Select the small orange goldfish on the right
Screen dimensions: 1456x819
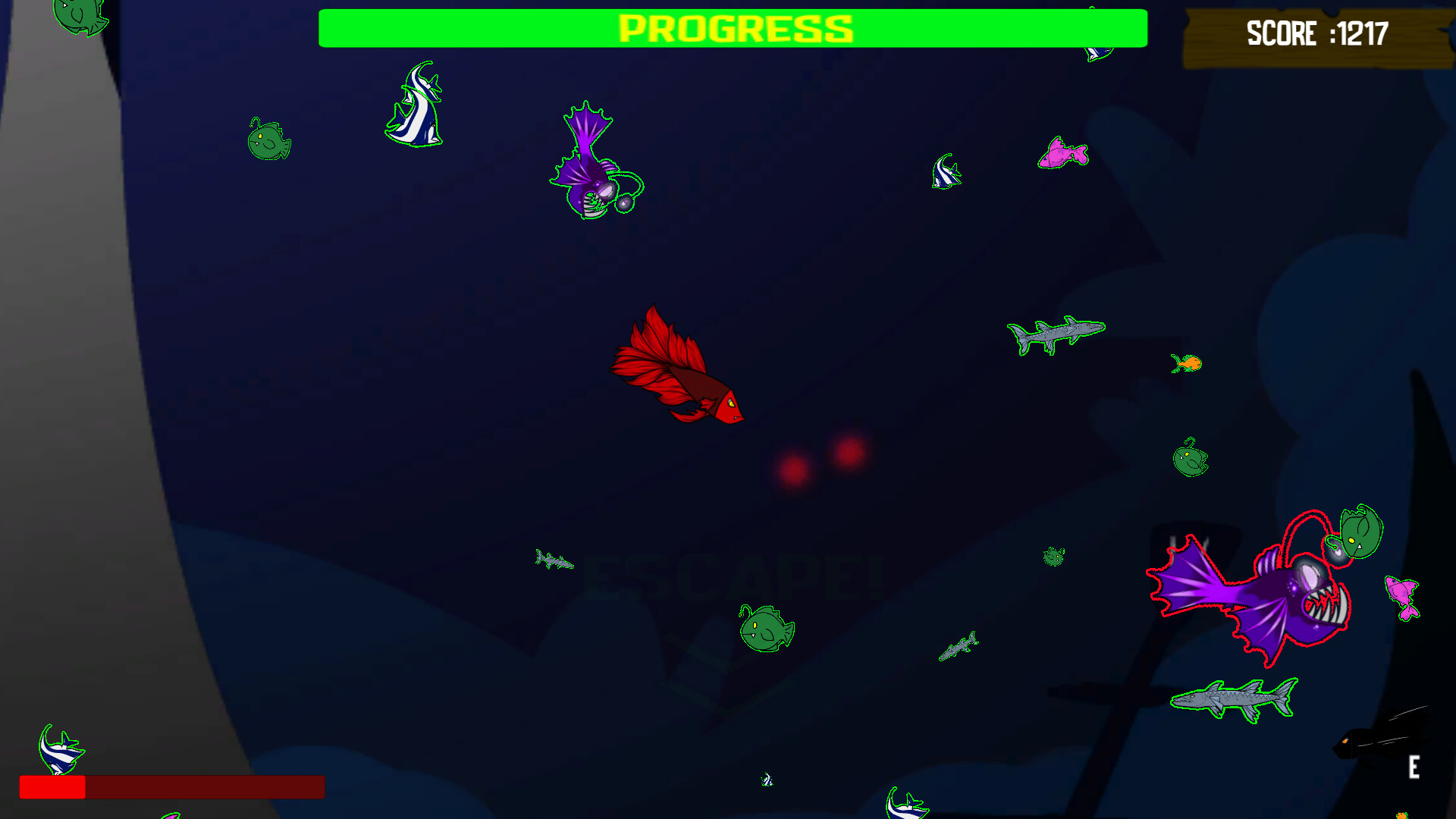pyautogui.click(x=1185, y=364)
